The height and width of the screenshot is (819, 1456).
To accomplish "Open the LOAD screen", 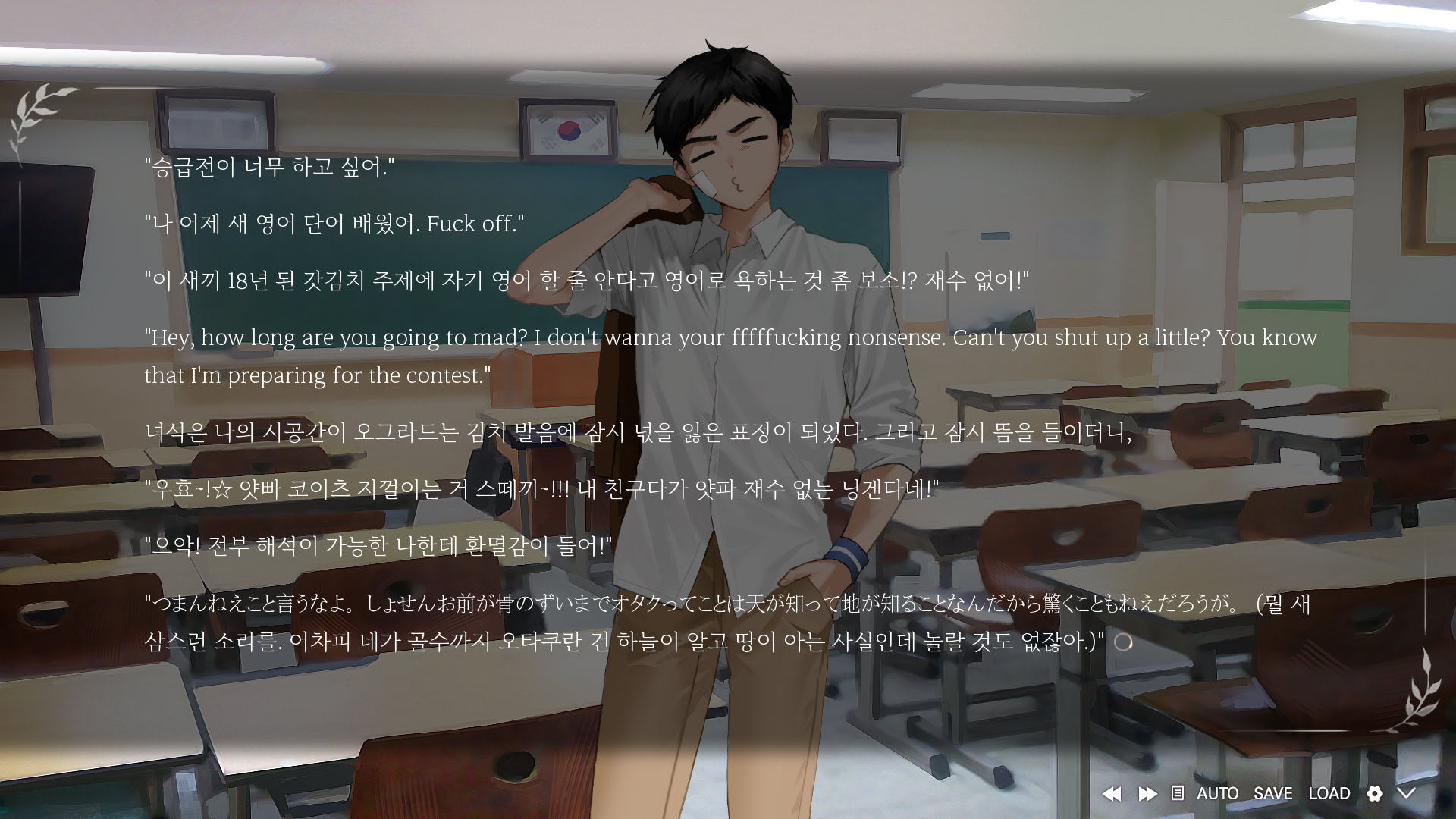I will pos(1329,793).
